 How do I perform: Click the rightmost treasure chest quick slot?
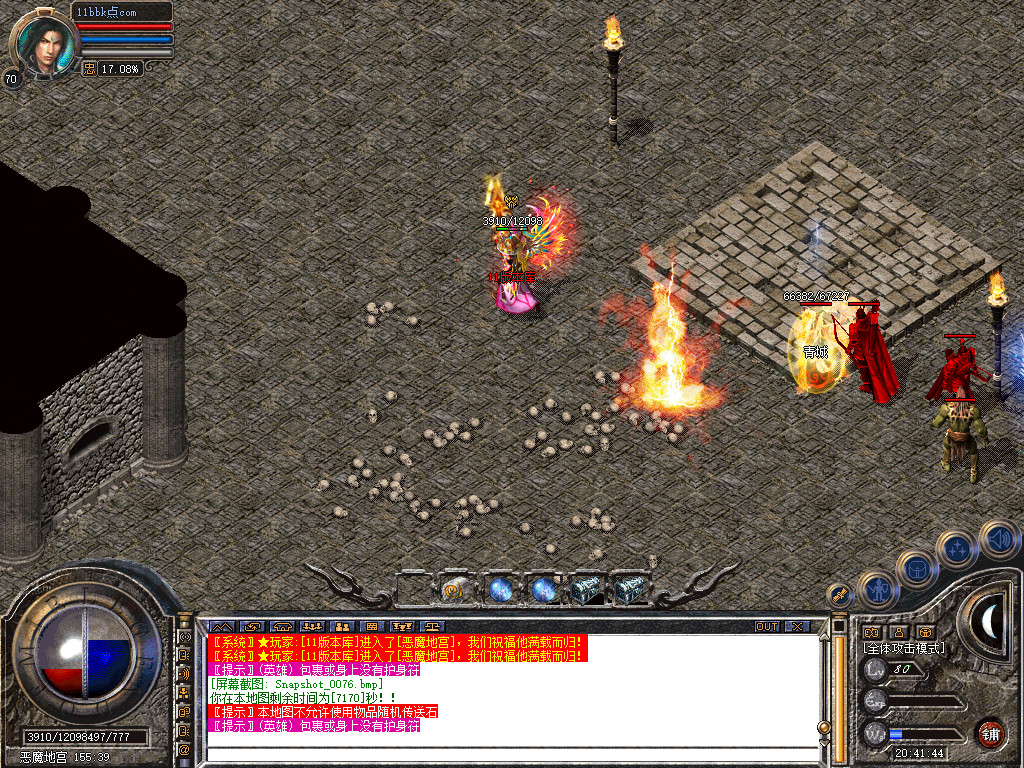pyautogui.click(x=629, y=590)
